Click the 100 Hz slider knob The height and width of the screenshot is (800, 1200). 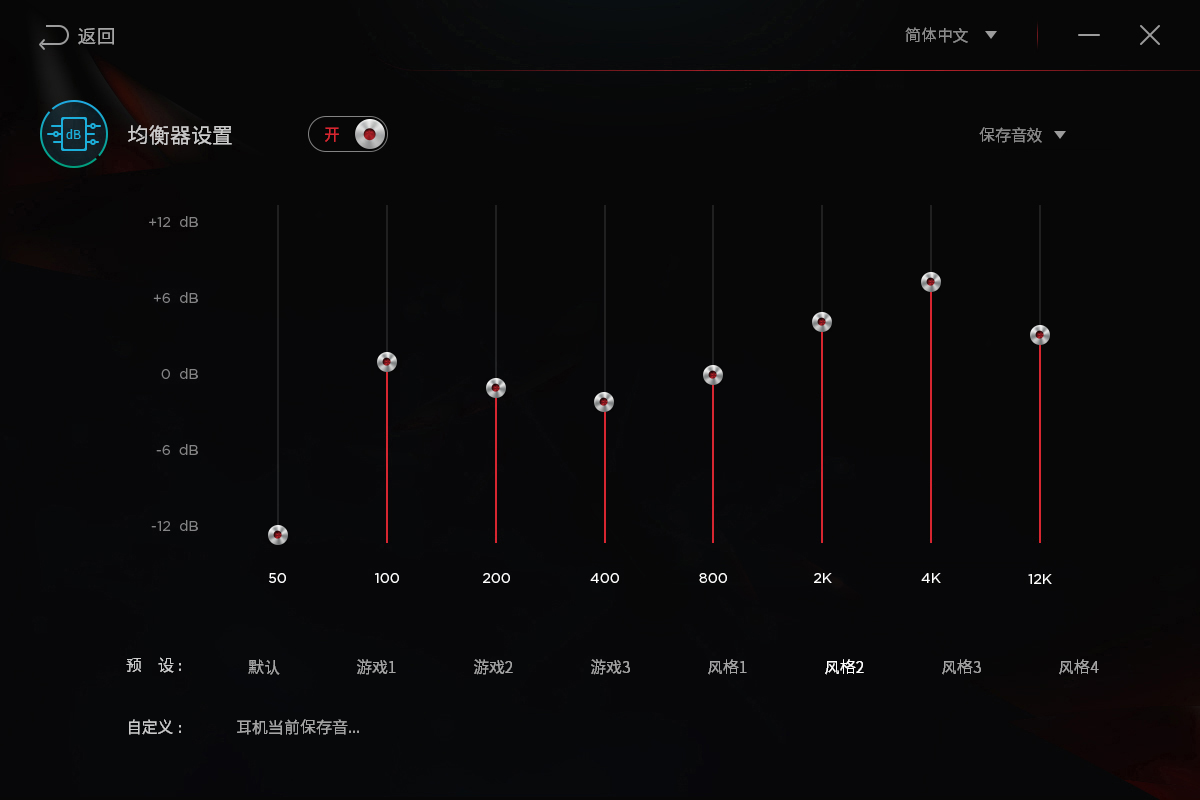tap(387, 362)
